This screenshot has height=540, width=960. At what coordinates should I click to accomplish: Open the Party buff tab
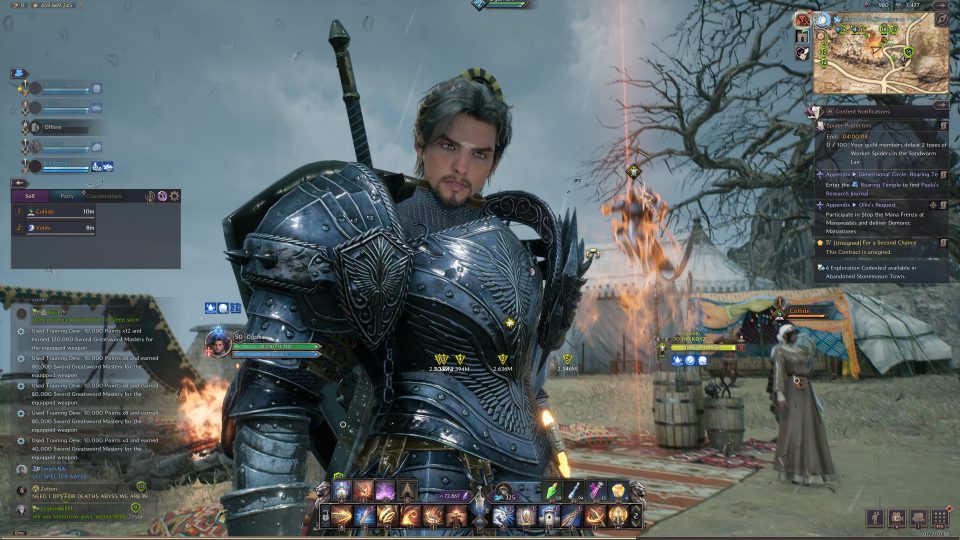coord(67,196)
